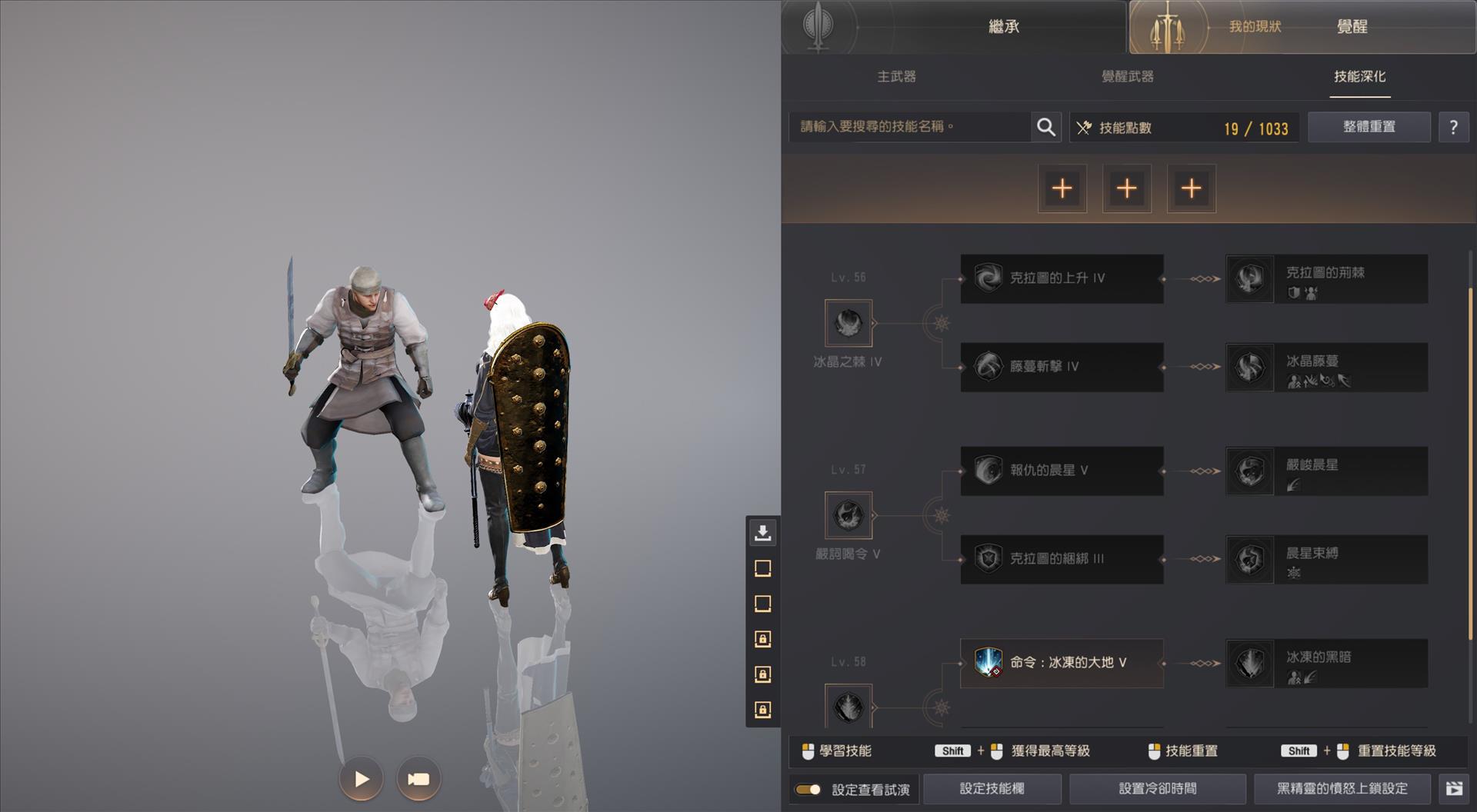Click the skill name search field
The image size is (1477, 812).
[908, 127]
